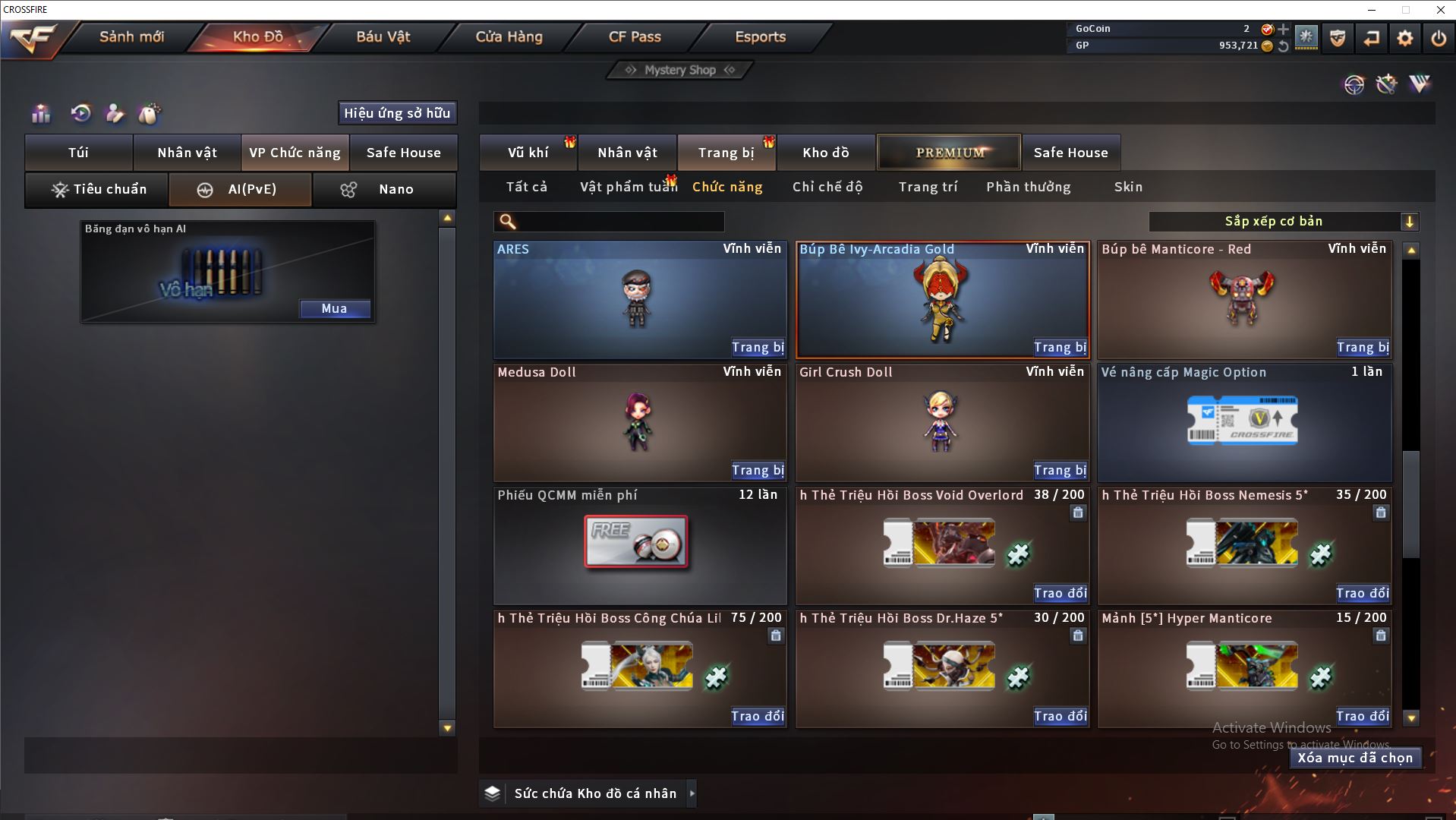Image resolution: width=1456 pixels, height=820 pixels.
Task: Open the gear settings icon
Action: [x=1404, y=38]
